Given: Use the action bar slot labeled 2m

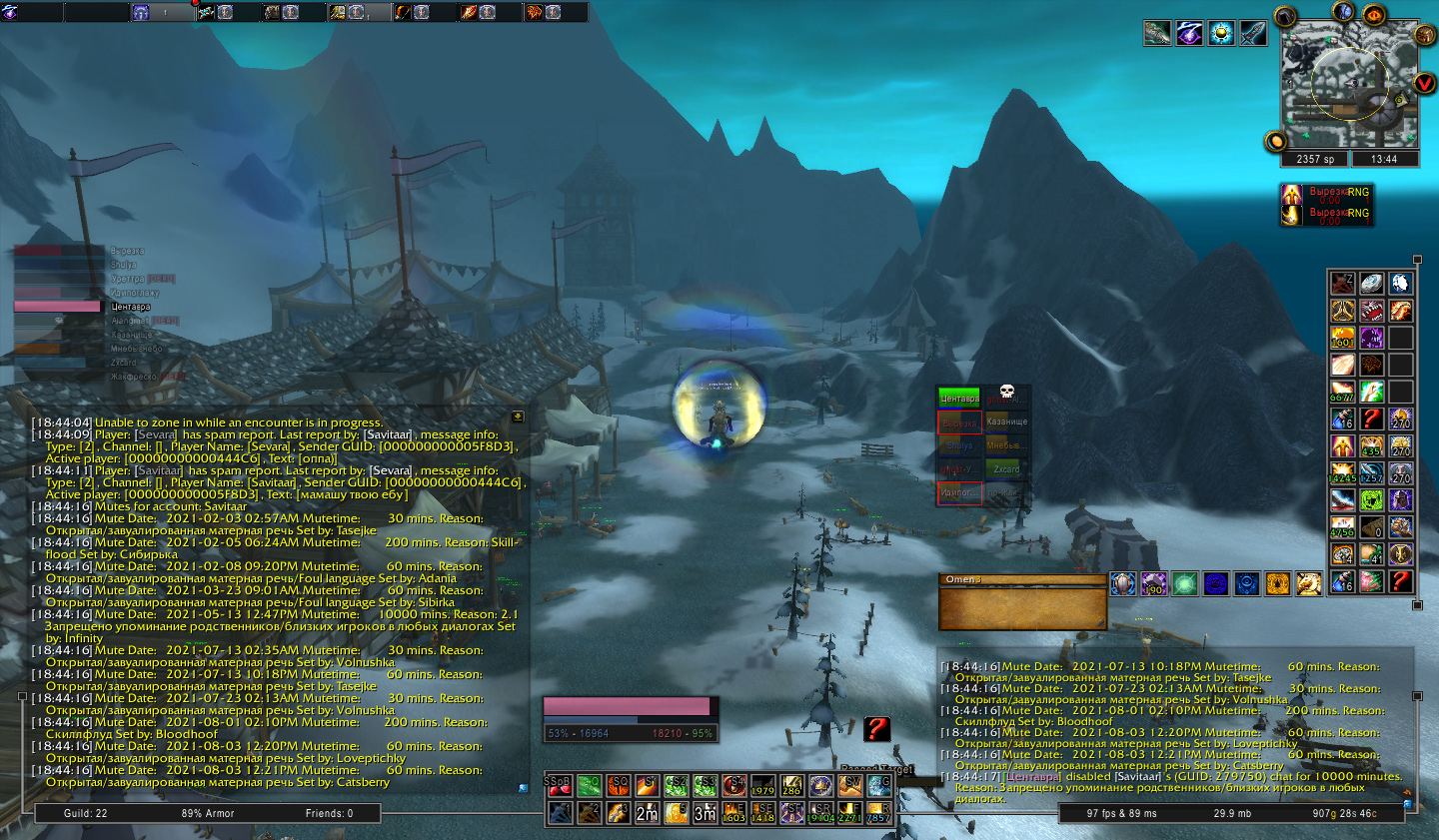Looking at the screenshot, I should [648, 813].
